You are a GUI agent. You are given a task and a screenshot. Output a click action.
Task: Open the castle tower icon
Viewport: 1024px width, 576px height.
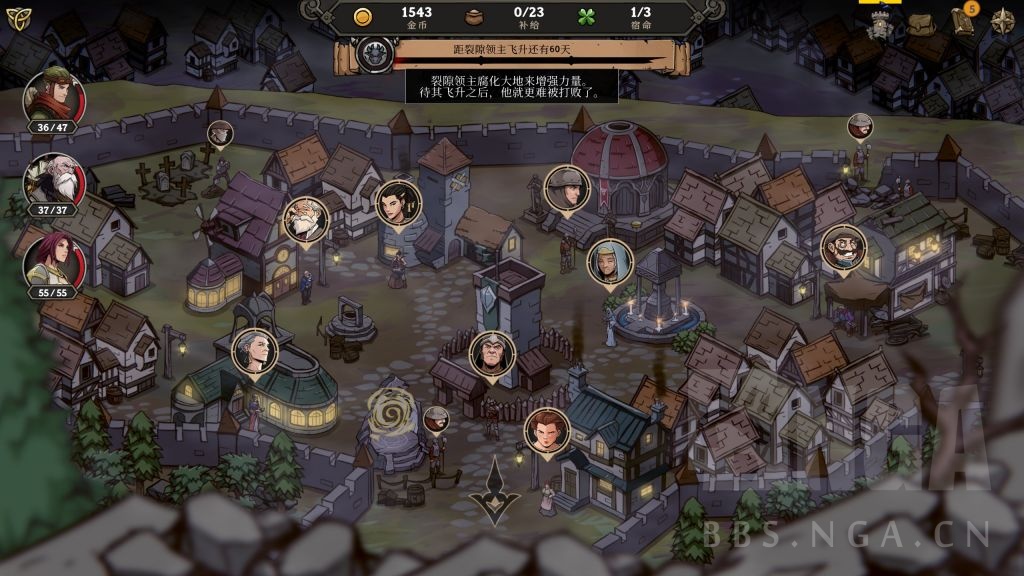(883, 25)
